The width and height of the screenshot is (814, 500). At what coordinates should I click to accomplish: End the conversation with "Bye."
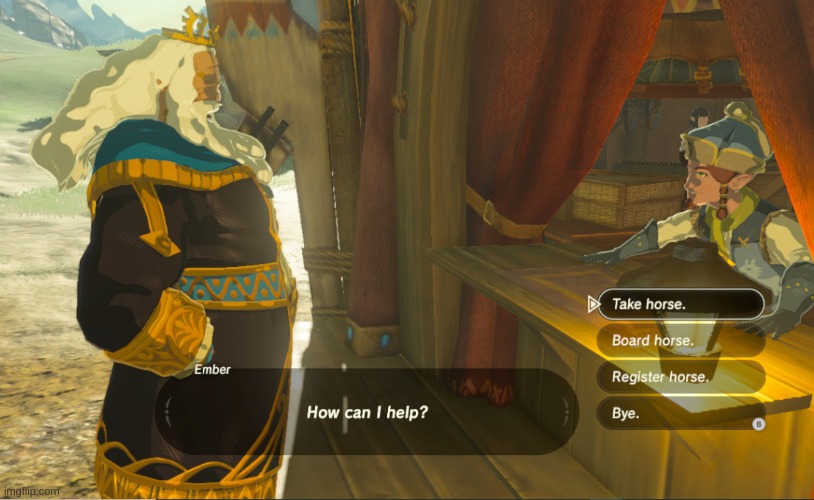click(x=680, y=412)
